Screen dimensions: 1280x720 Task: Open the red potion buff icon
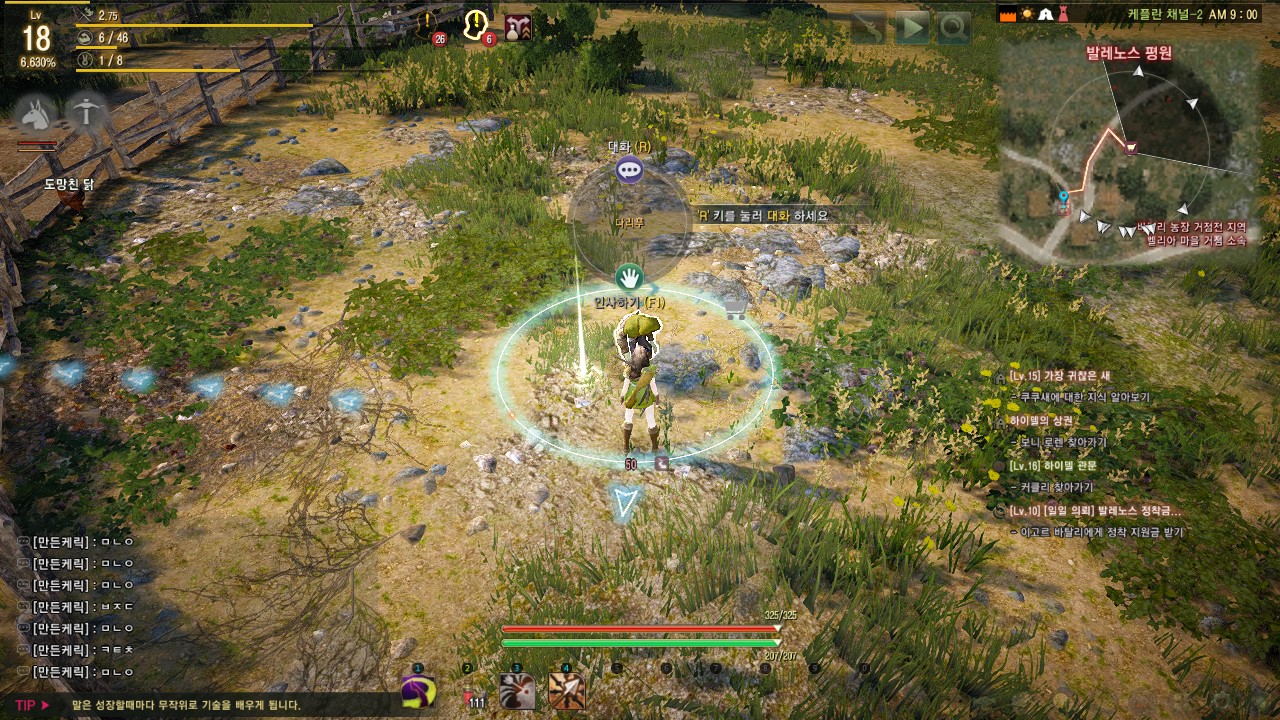point(518,27)
